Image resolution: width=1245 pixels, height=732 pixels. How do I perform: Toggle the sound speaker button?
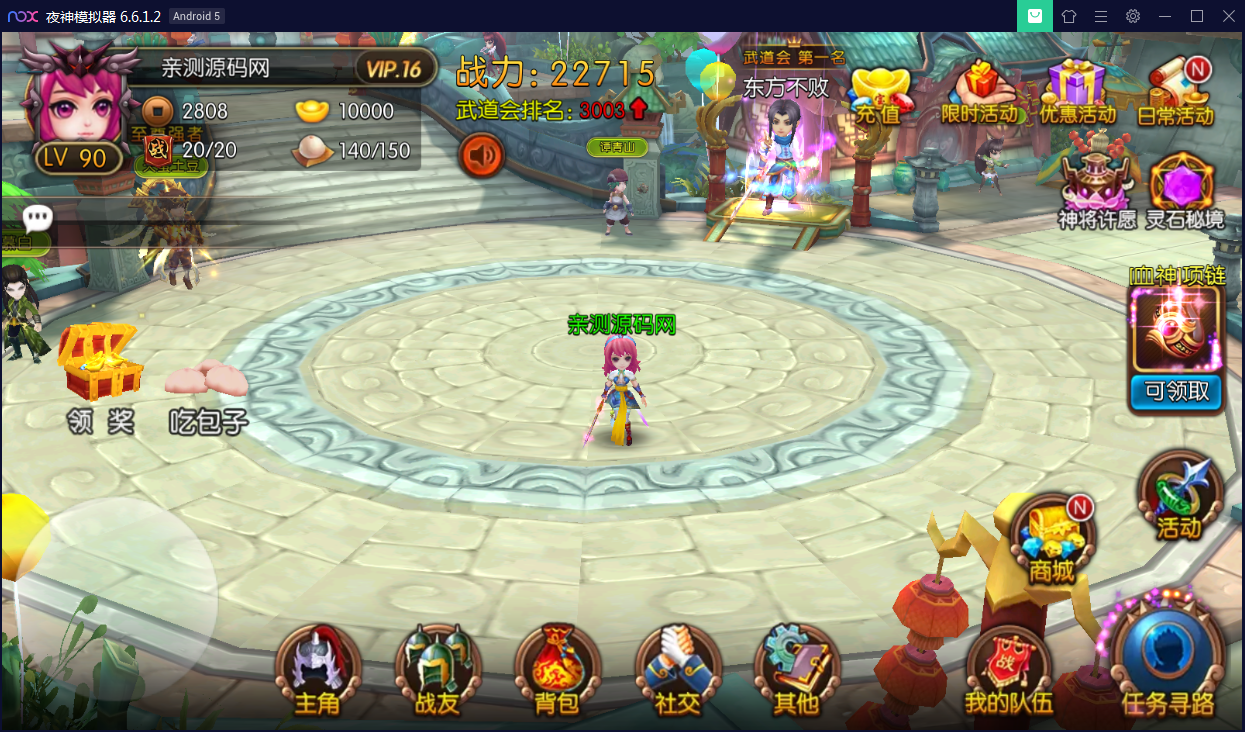coord(481,156)
